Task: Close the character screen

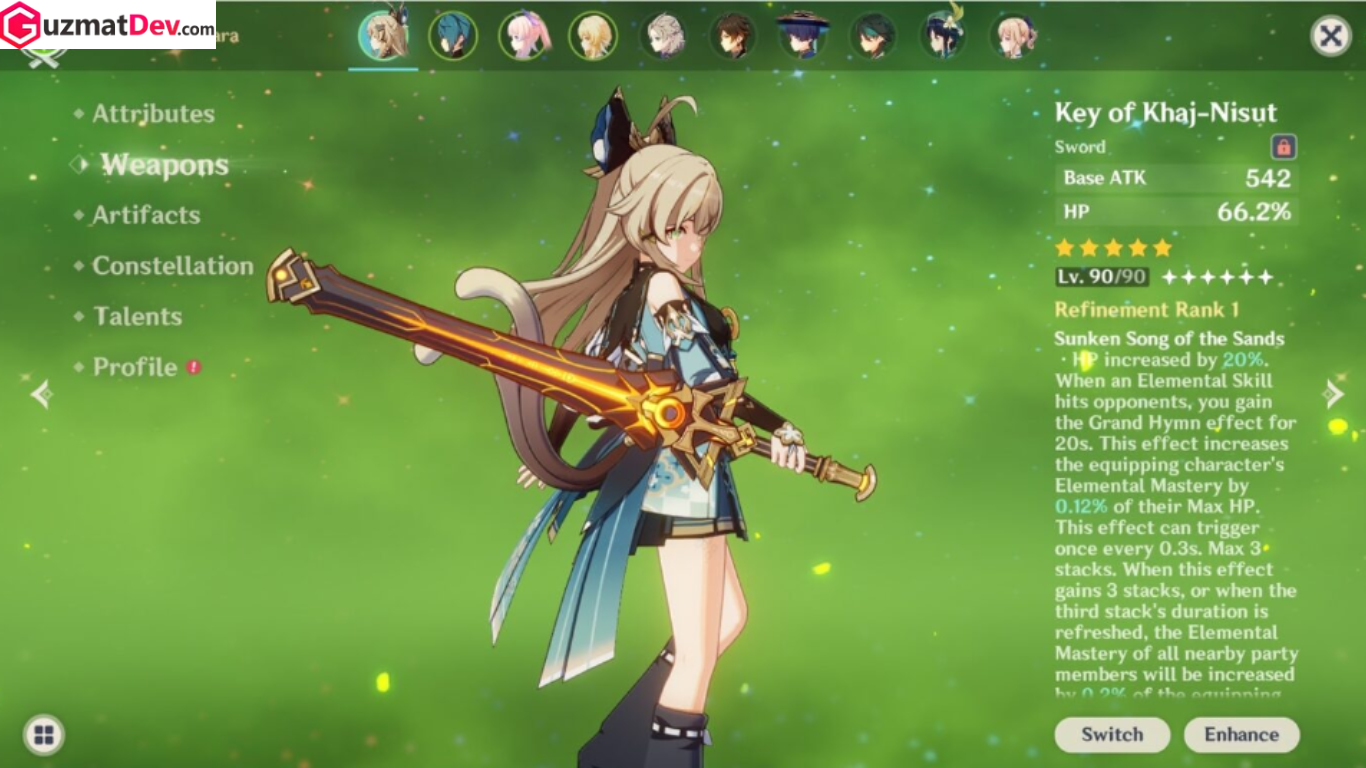Action: click(1330, 37)
